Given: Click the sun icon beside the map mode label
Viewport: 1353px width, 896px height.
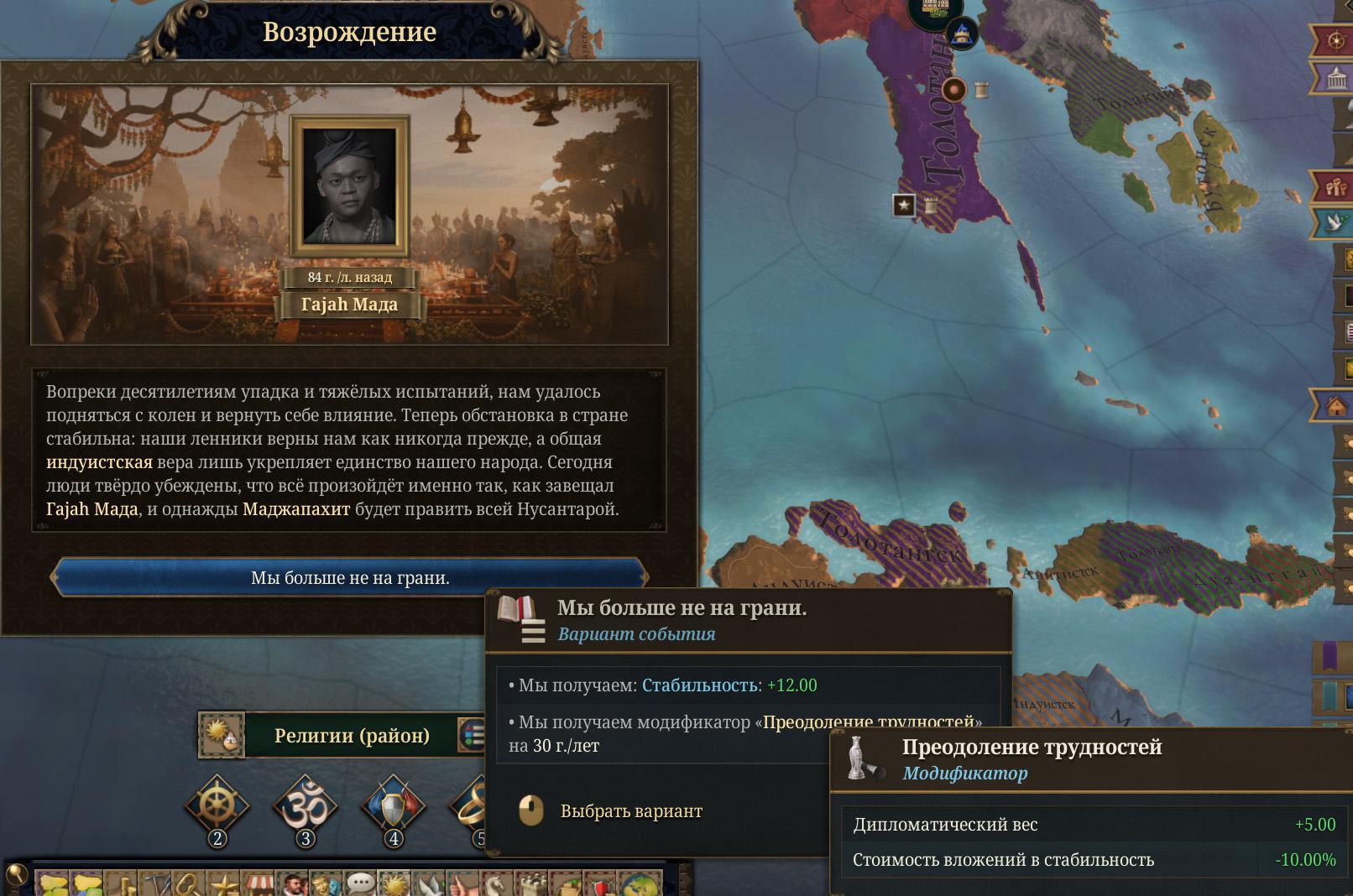Looking at the screenshot, I should (x=222, y=736).
